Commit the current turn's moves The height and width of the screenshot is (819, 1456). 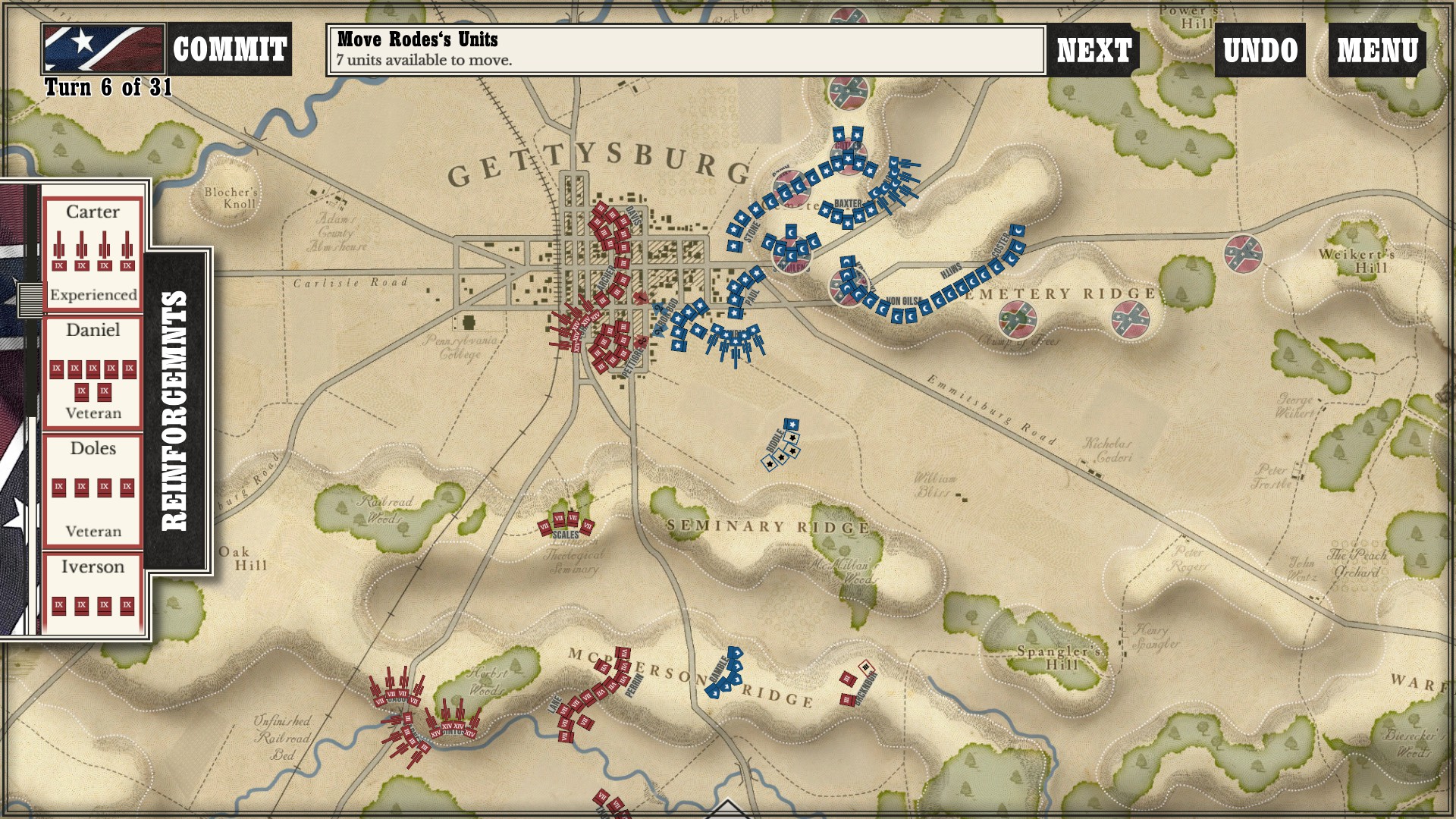pos(229,50)
